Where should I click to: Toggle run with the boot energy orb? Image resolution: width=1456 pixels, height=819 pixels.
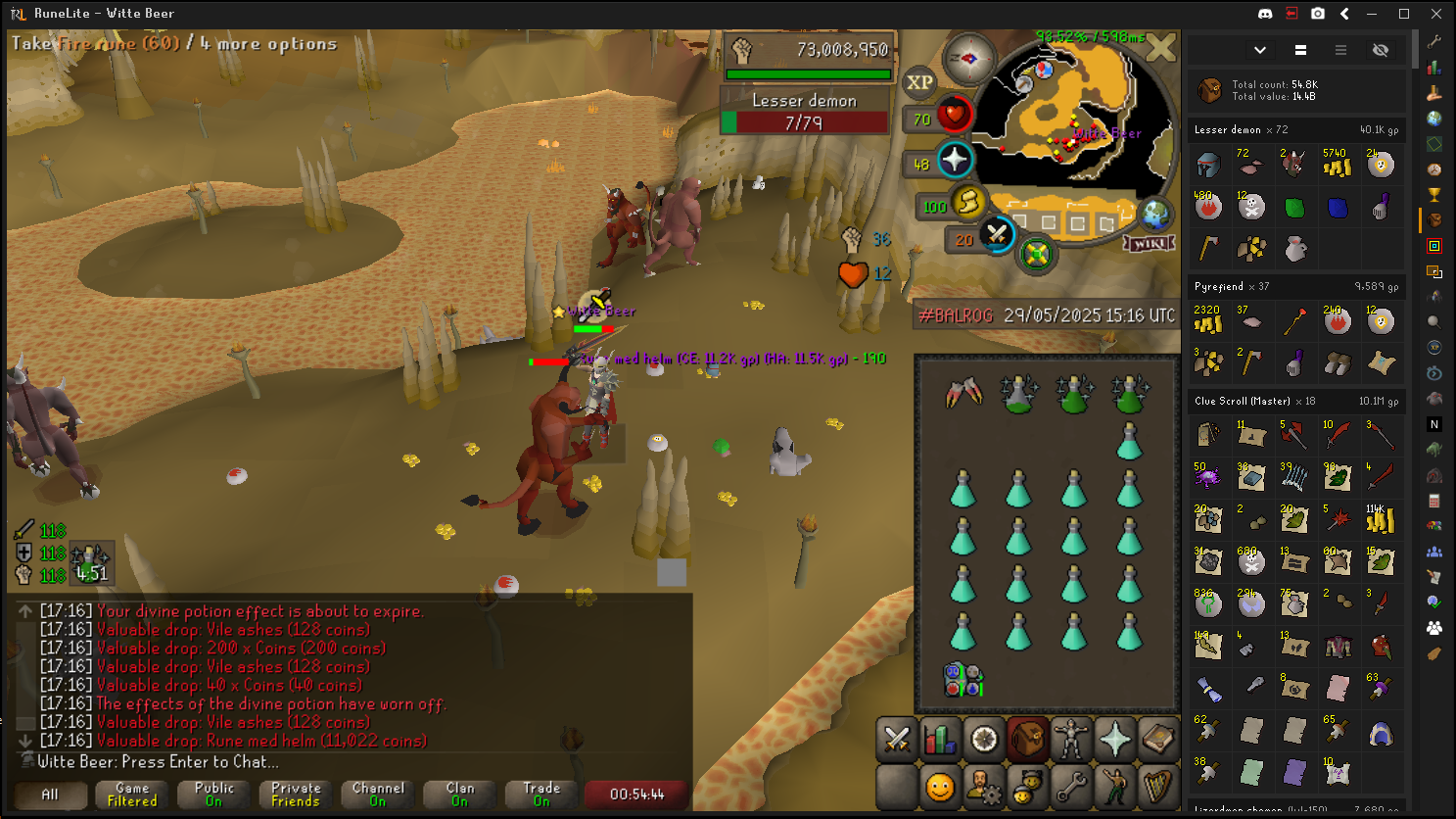(967, 203)
